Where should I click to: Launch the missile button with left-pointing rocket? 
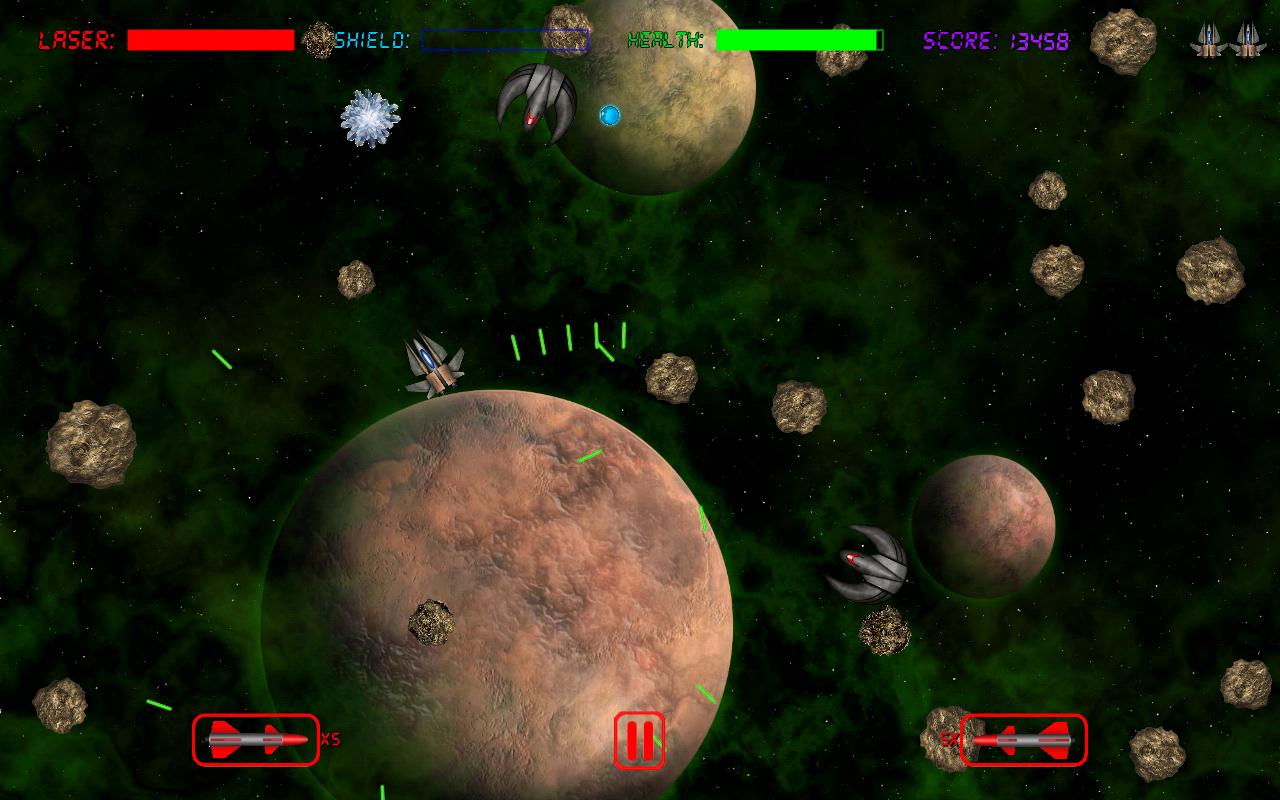pos(1023,740)
